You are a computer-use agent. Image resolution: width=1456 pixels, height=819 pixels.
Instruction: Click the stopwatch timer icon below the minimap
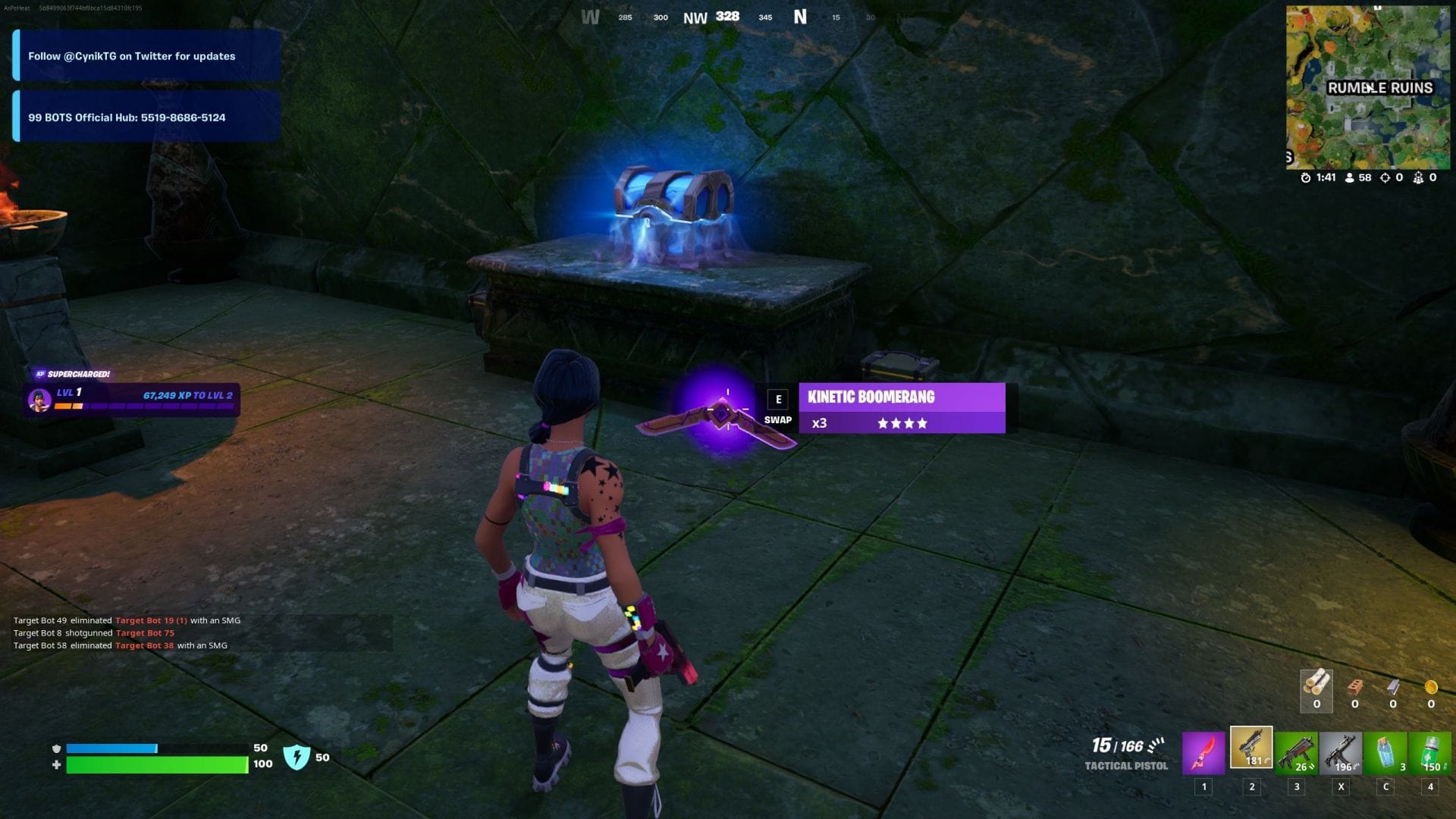tap(1305, 177)
